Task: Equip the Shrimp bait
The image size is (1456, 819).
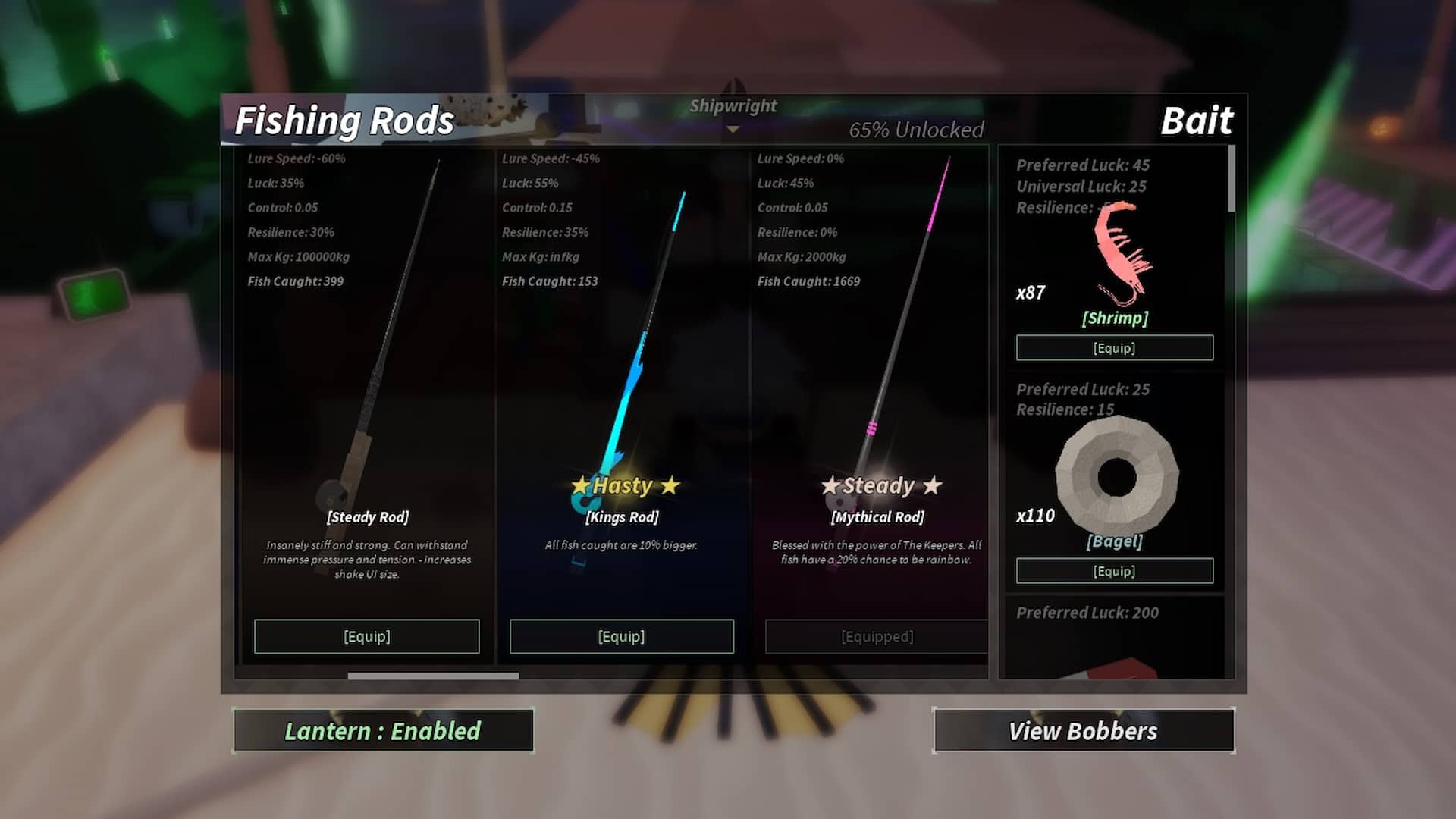Action: [1113, 347]
